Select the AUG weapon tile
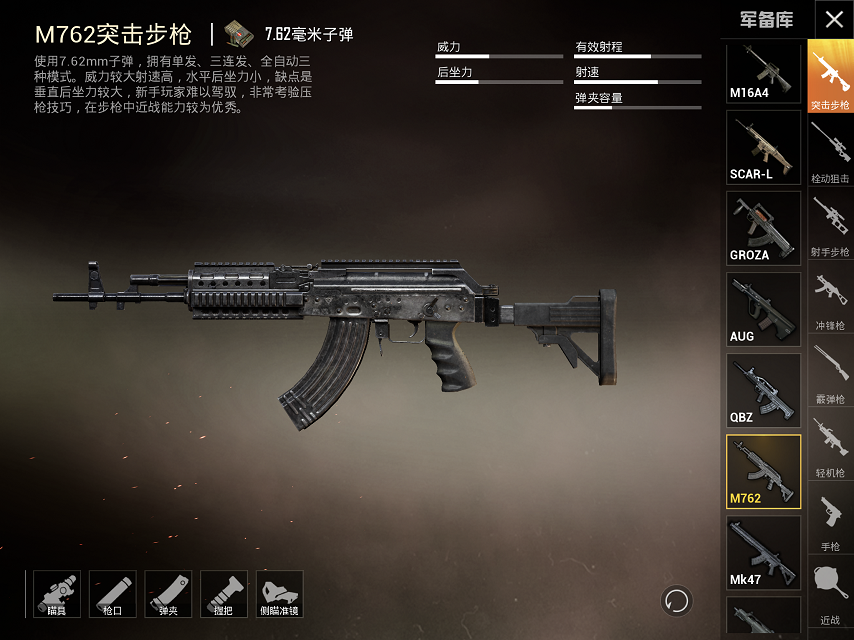 [x=763, y=309]
